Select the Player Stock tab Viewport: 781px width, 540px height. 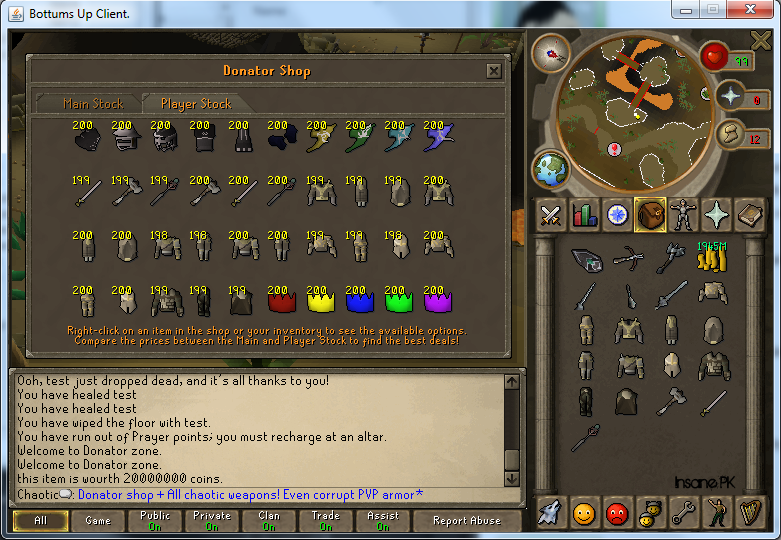pyautogui.click(x=195, y=104)
